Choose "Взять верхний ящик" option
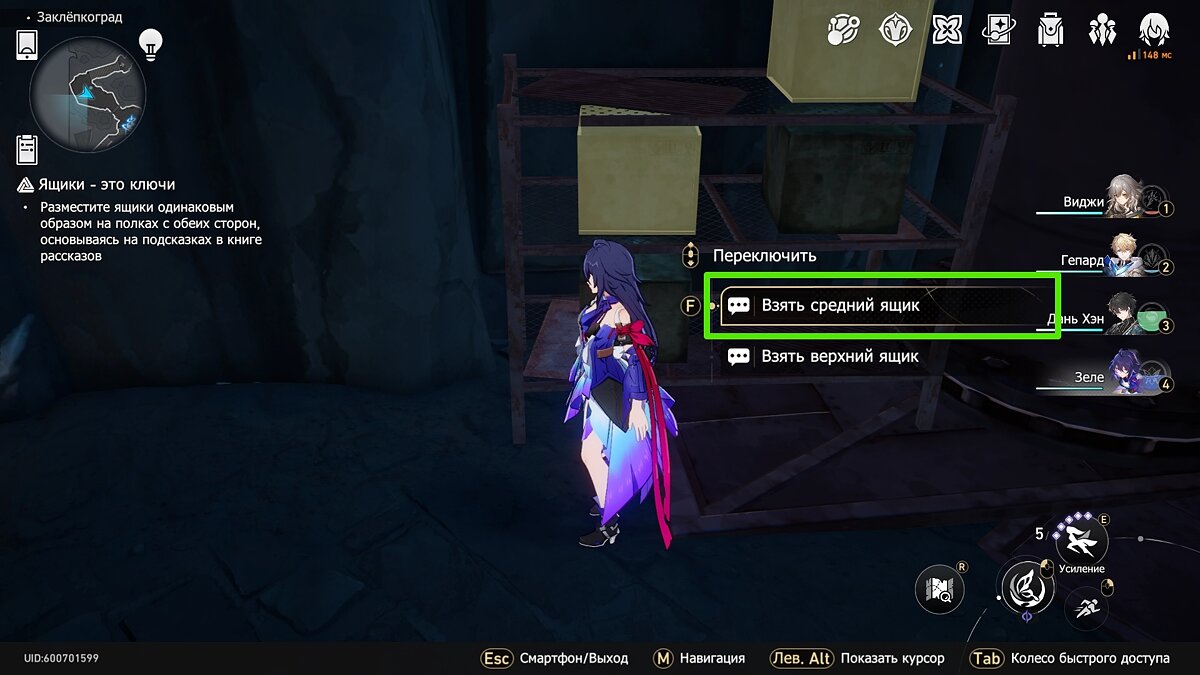The image size is (1200, 675). pos(838,356)
